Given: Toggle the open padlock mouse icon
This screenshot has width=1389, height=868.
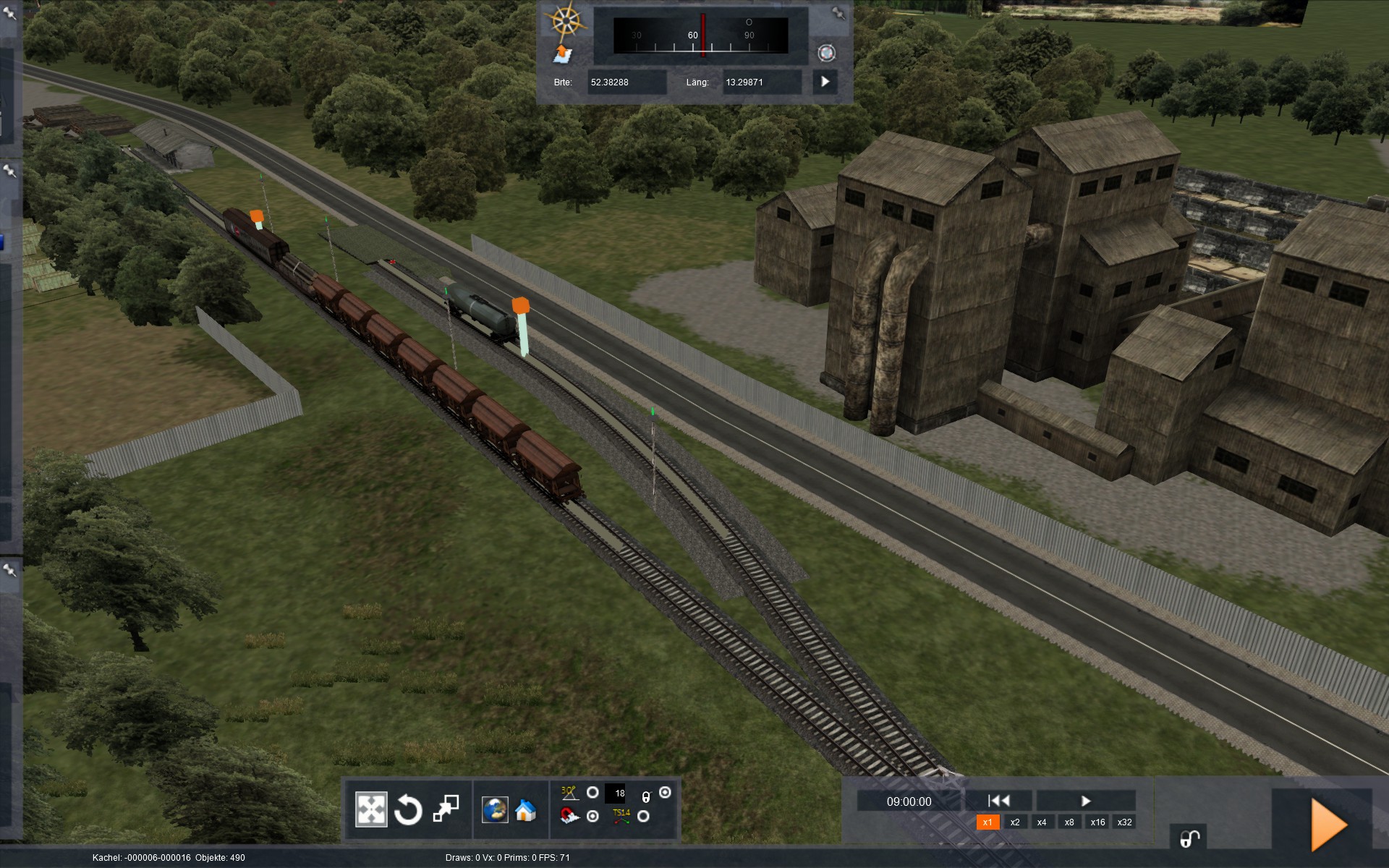Looking at the screenshot, I should pyautogui.click(x=1189, y=838).
